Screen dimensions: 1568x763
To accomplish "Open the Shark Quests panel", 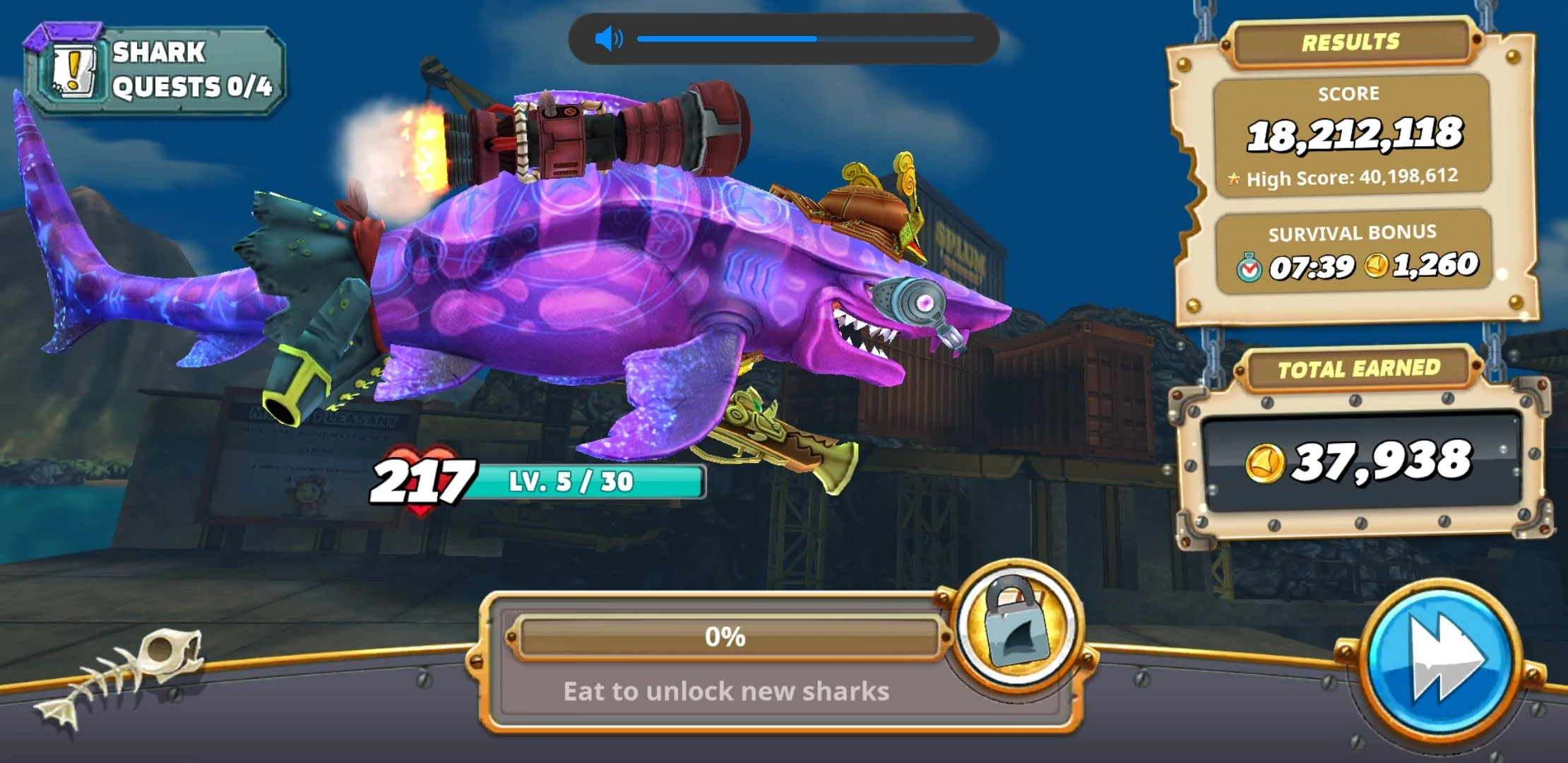I will [155, 67].
